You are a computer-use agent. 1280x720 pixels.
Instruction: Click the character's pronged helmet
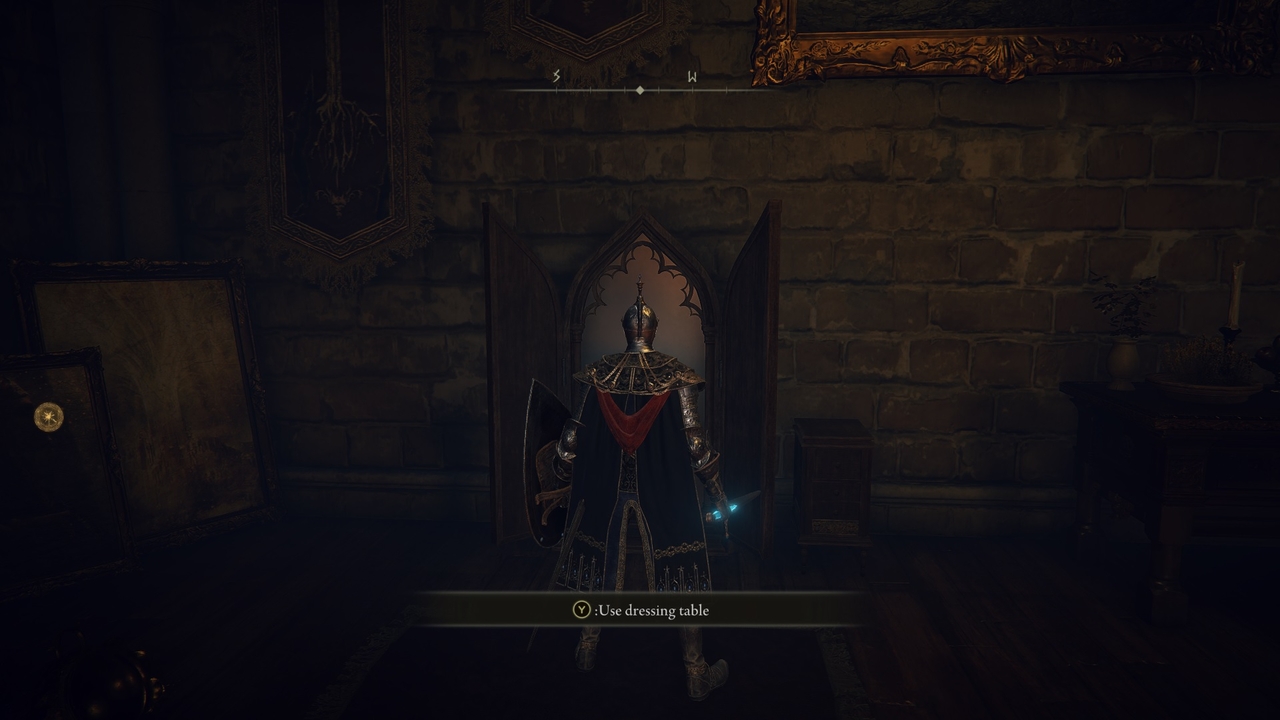click(640, 320)
